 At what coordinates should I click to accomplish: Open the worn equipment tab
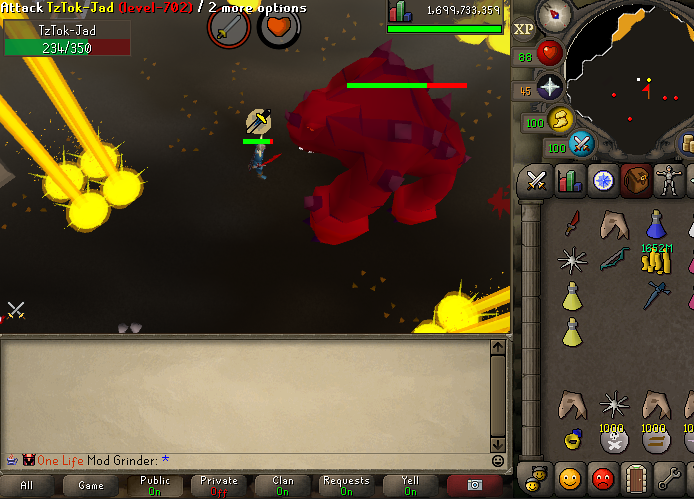tap(668, 181)
